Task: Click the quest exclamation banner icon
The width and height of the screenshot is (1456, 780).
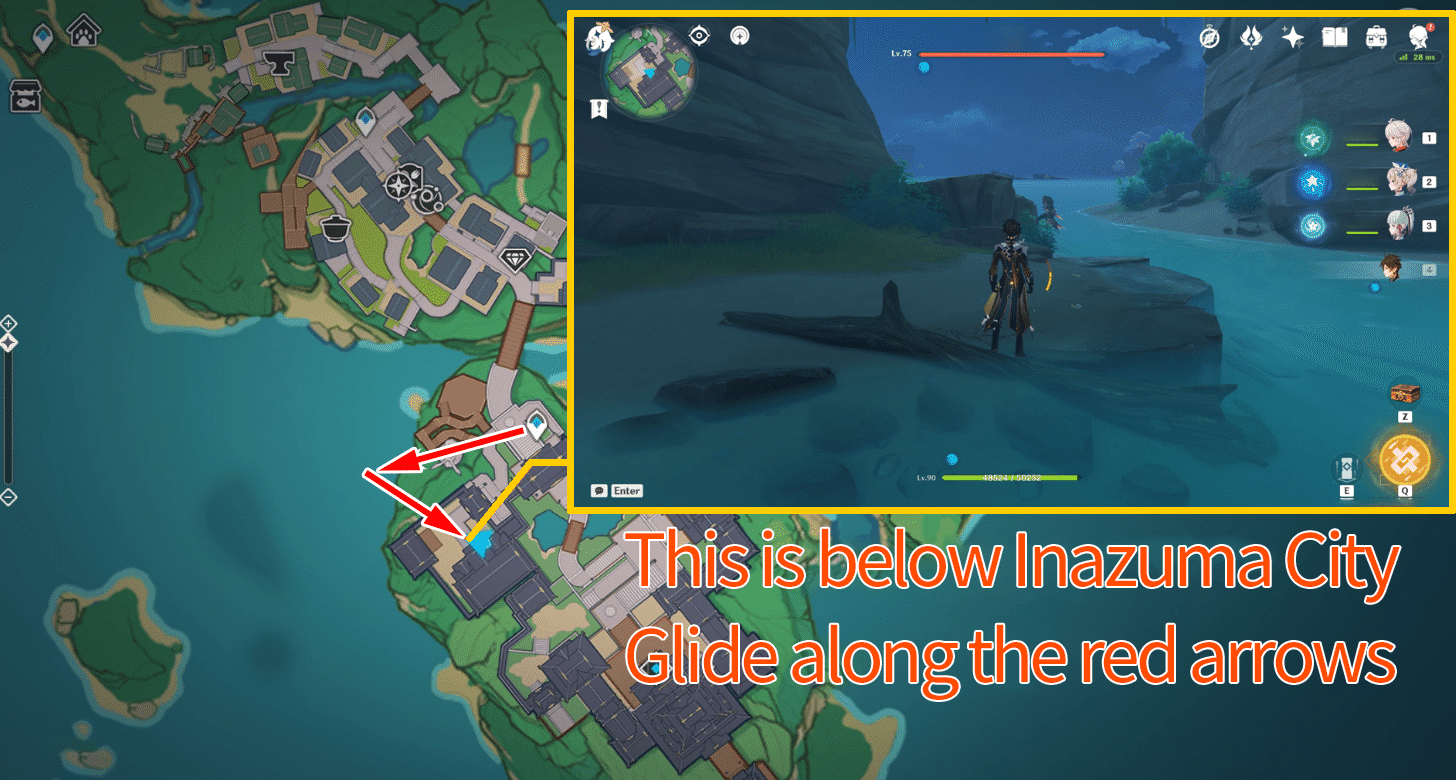Action: pos(597,108)
